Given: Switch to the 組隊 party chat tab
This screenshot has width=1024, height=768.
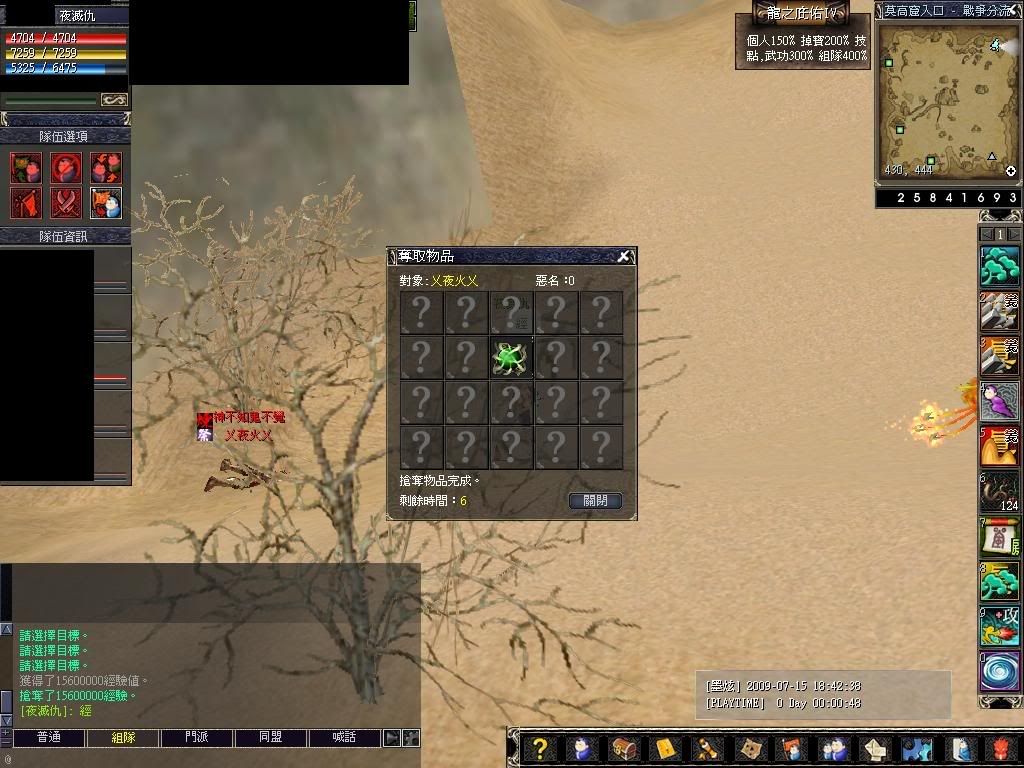Looking at the screenshot, I should pos(123,738).
